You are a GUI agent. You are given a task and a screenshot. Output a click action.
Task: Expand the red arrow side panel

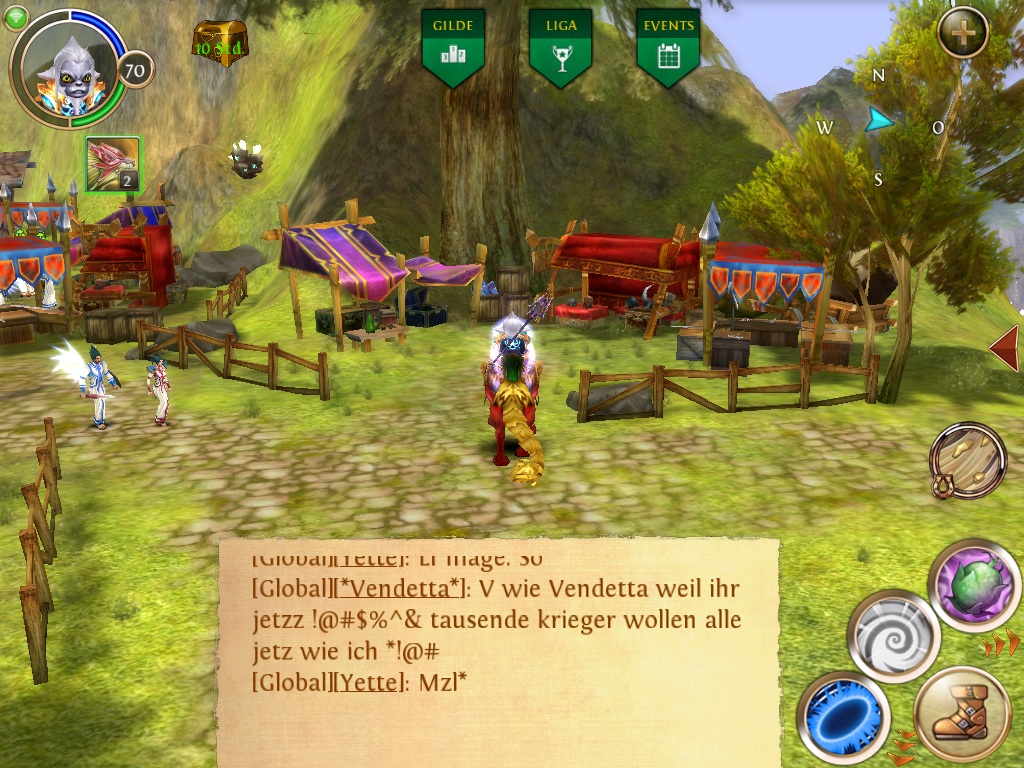click(x=1004, y=347)
